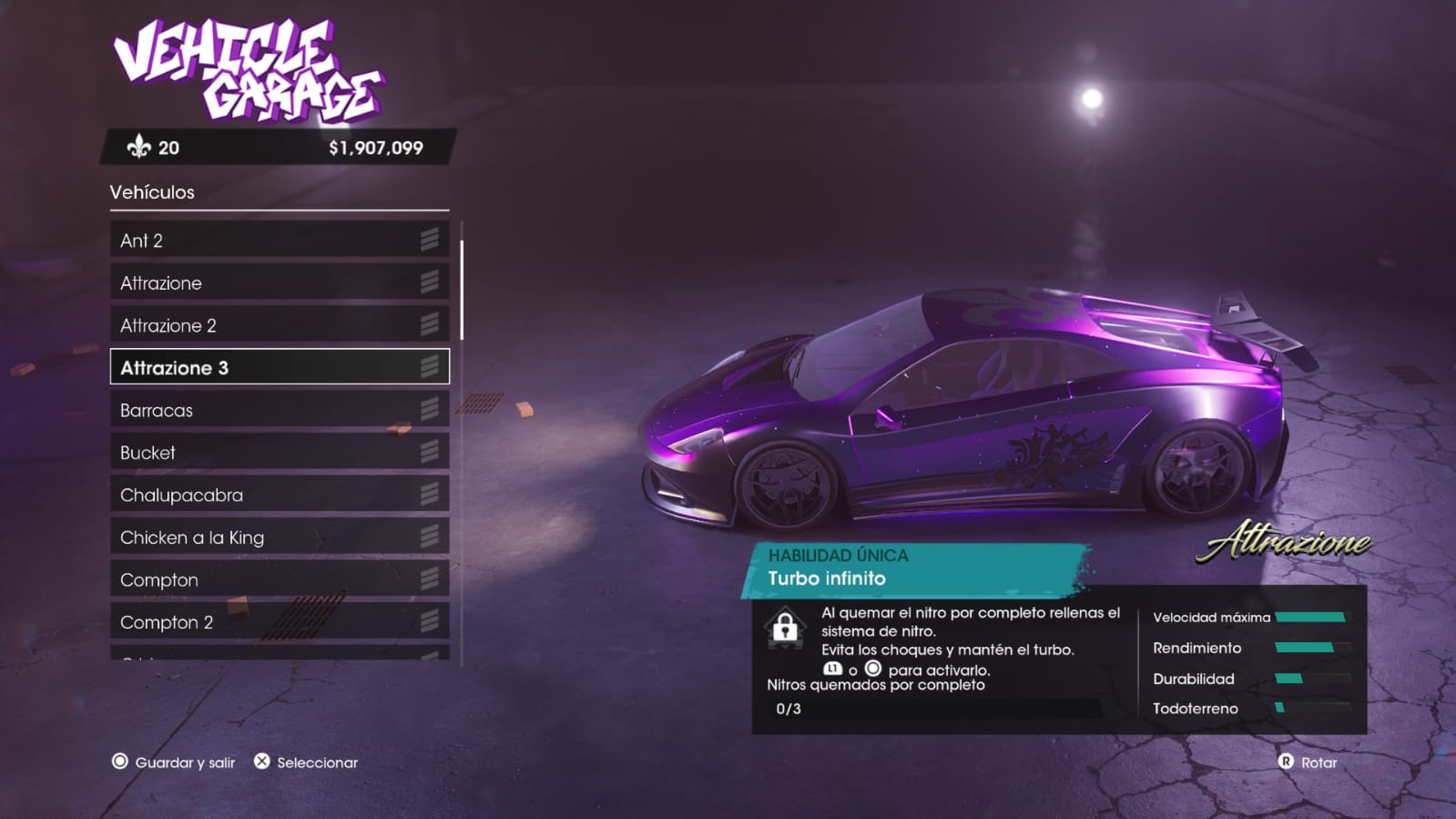Click the Guardar y salir option

(174, 763)
